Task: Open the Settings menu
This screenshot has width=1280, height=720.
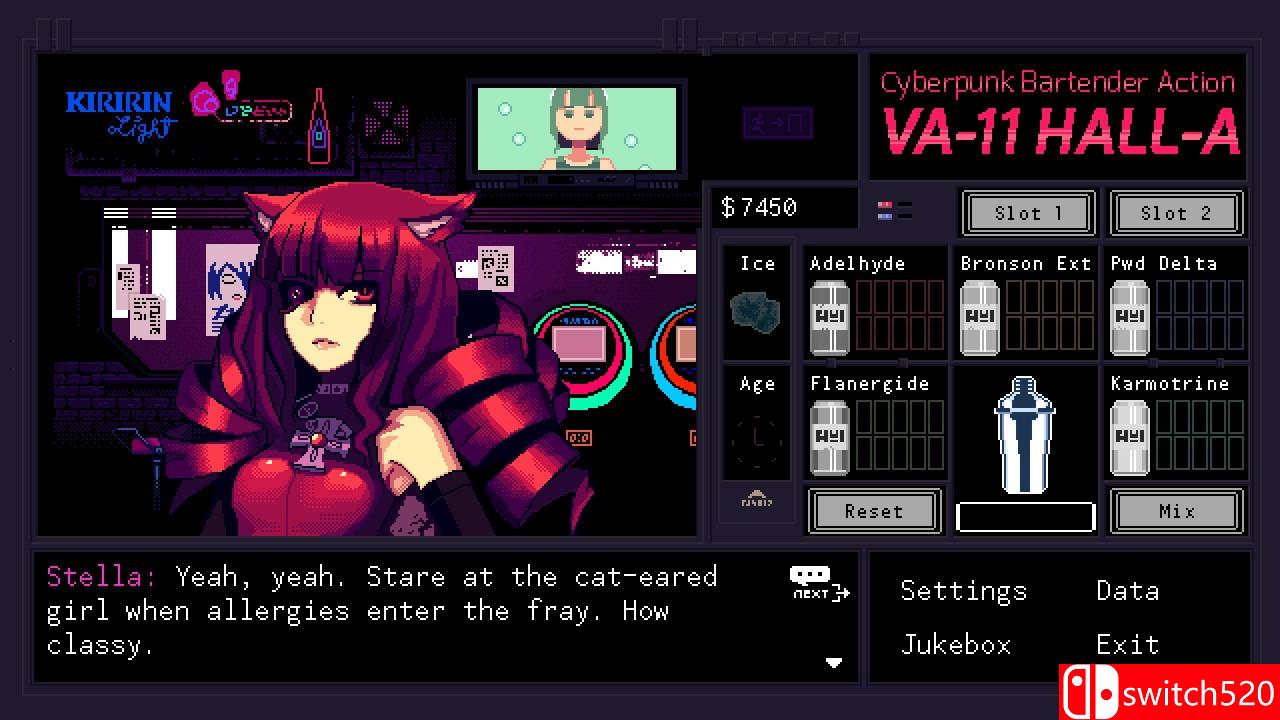Action: pos(963,591)
